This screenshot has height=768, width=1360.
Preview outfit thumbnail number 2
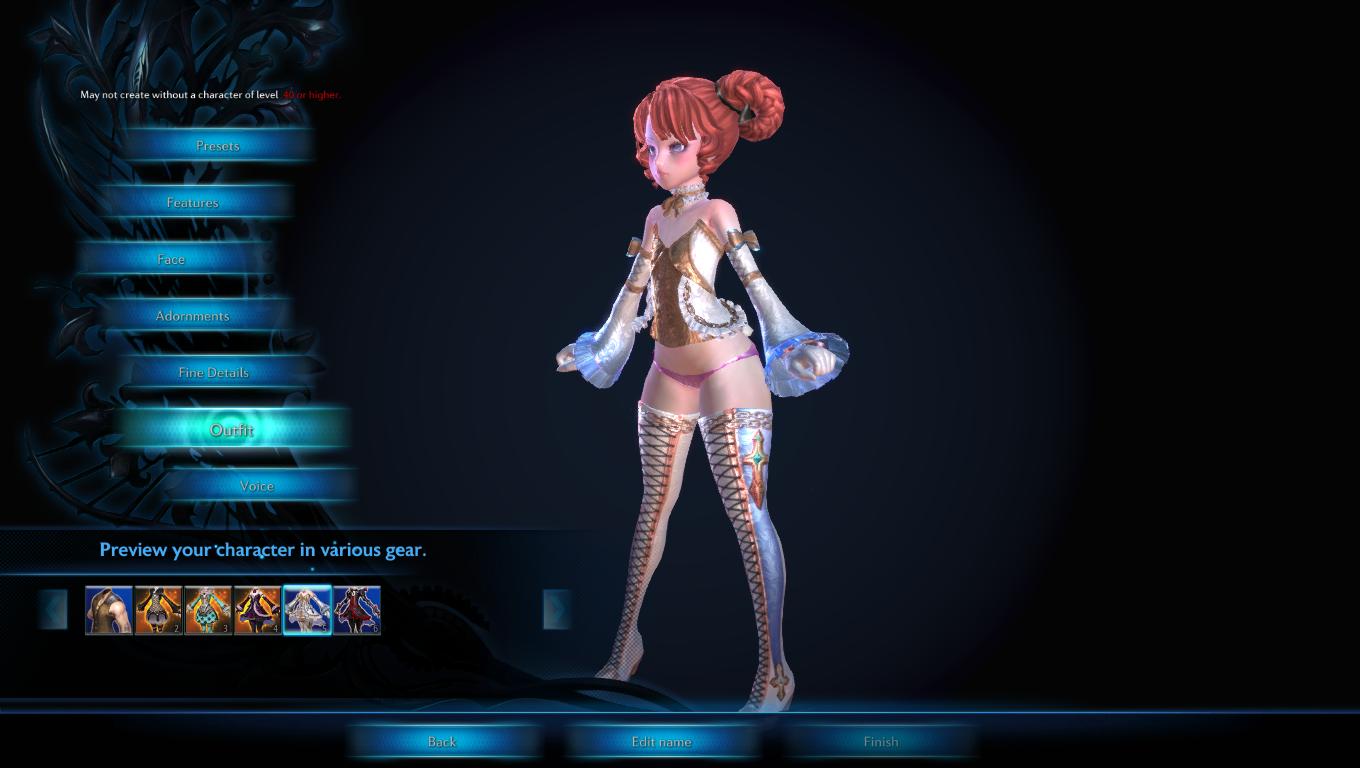pos(159,610)
